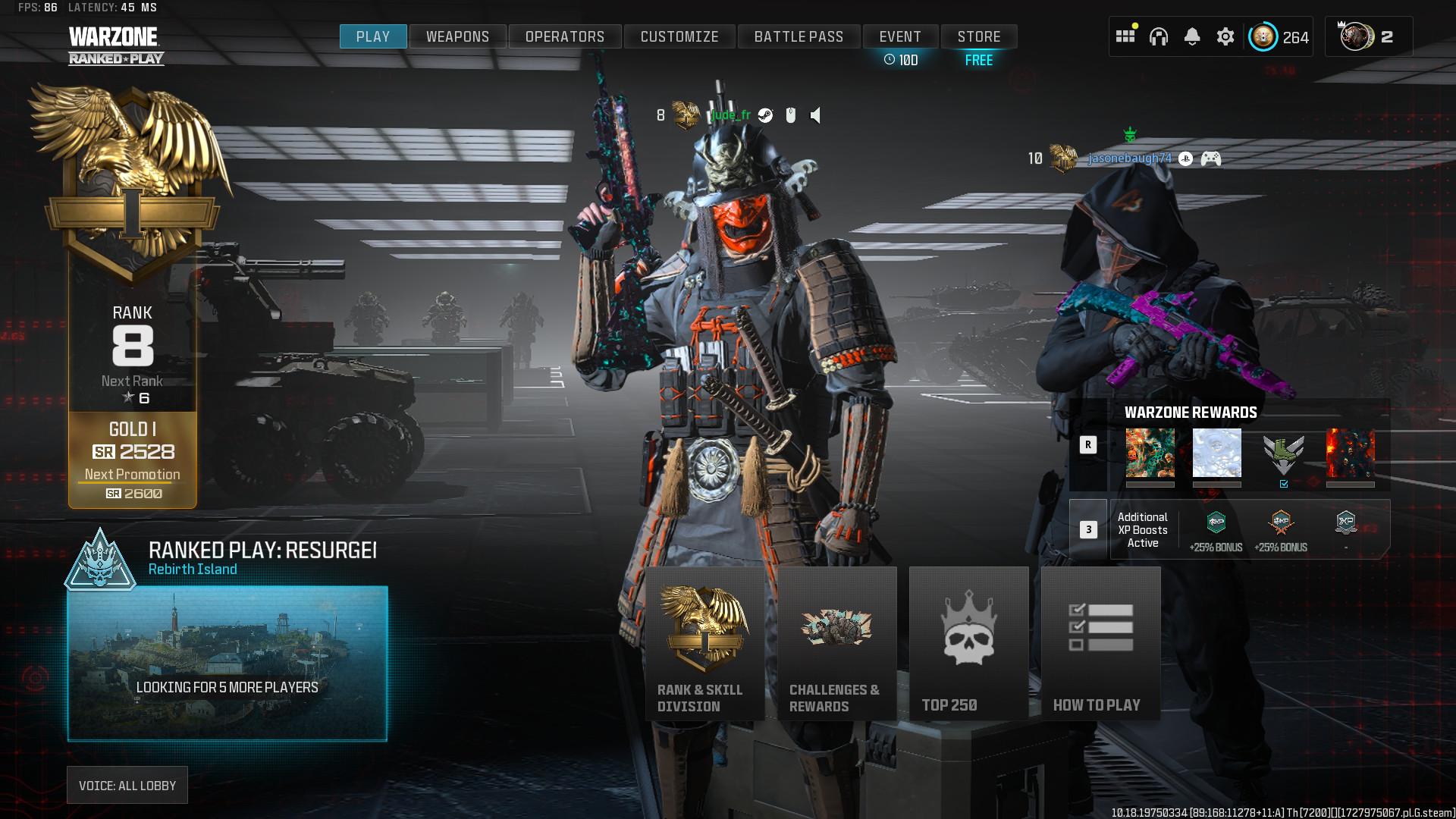1456x819 pixels.
Task: Open the grid menu icon
Action: [x=1125, y=36]
